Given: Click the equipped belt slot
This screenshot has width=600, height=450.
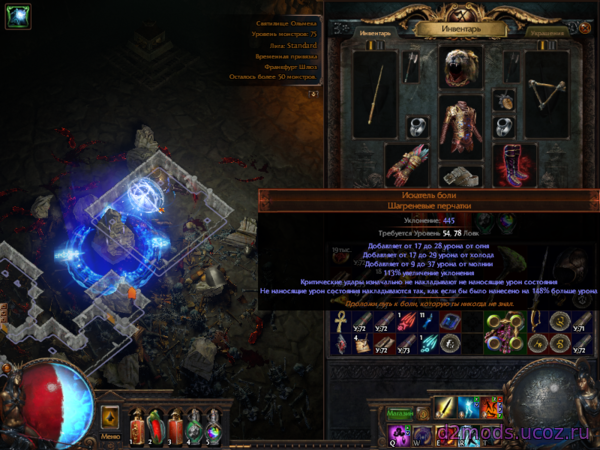Looking at the screenshot, I should [x=461, y=177].
